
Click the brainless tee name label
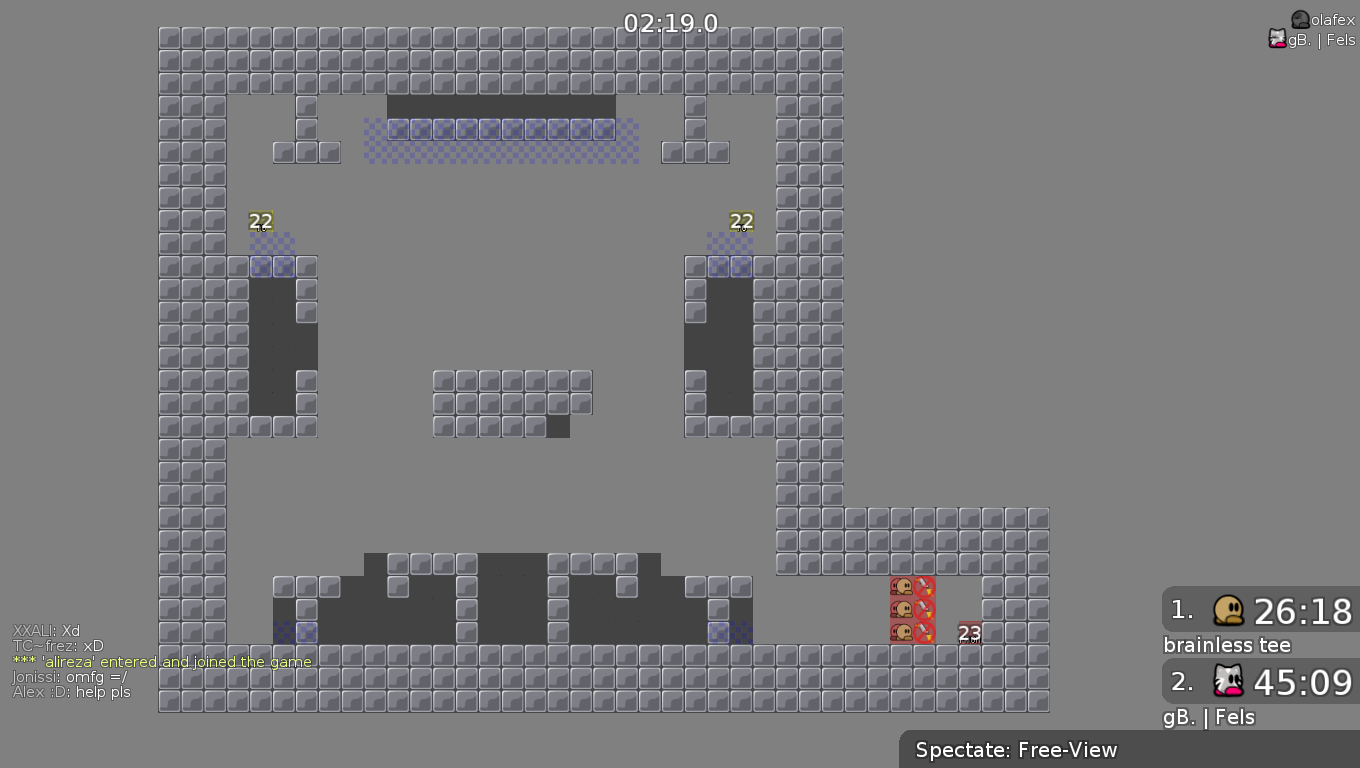[x=1226, y=645]
